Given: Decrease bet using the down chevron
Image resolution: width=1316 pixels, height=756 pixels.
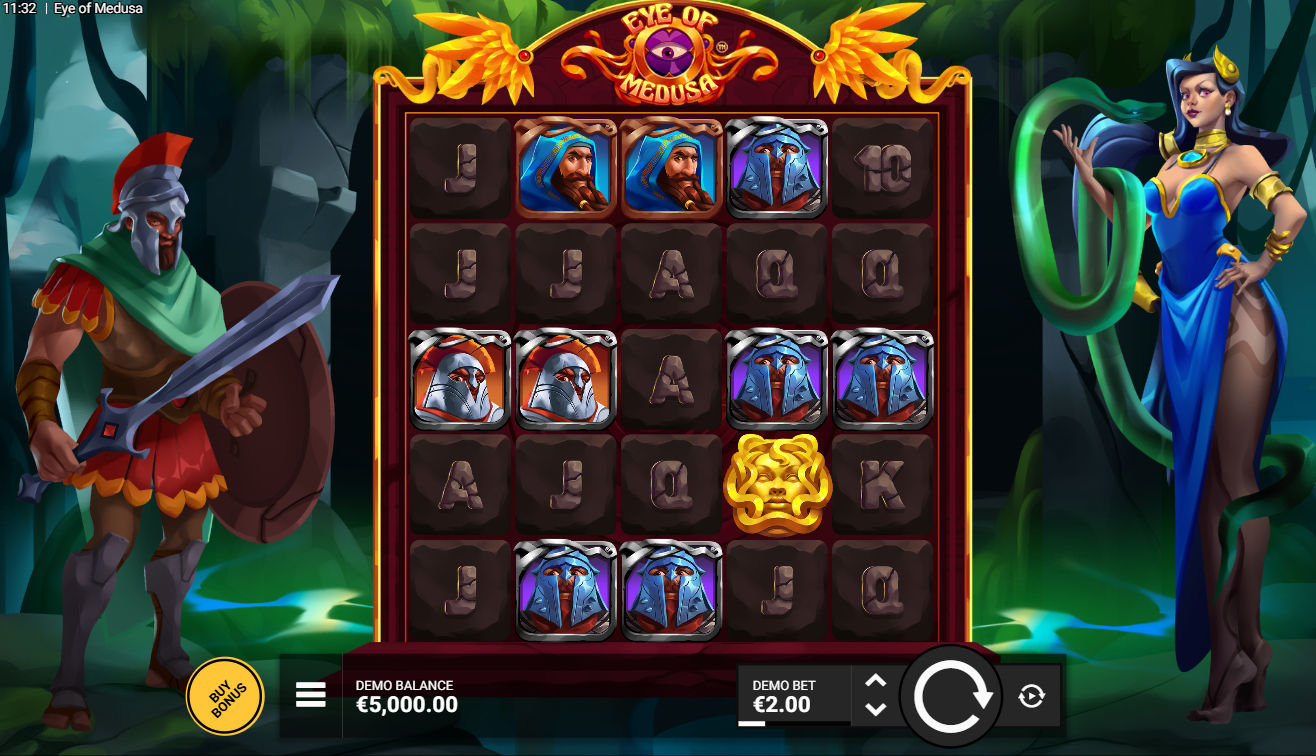Looking at the screenshot, I should [875, 710].
